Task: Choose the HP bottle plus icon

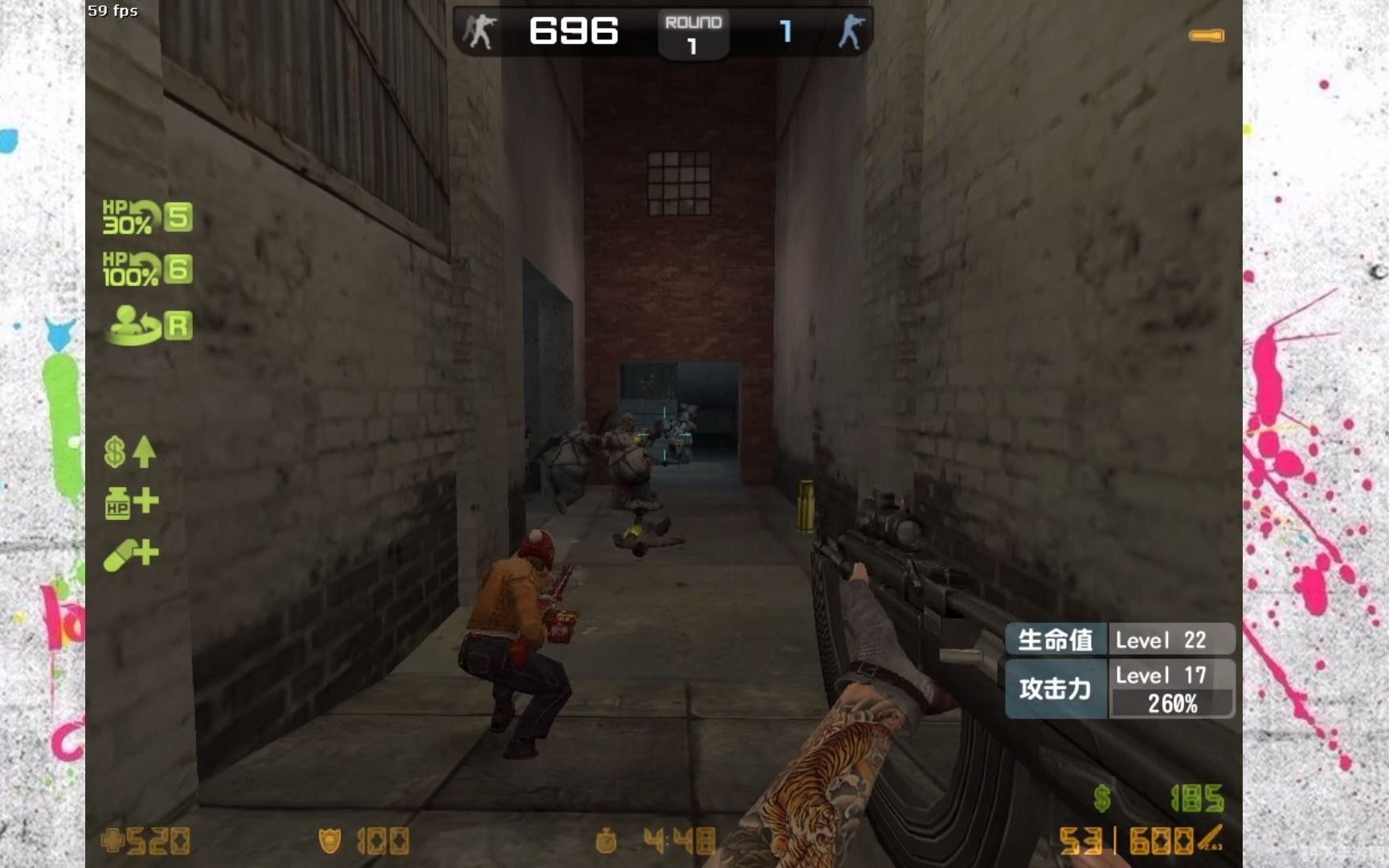Action: point(131,503)
